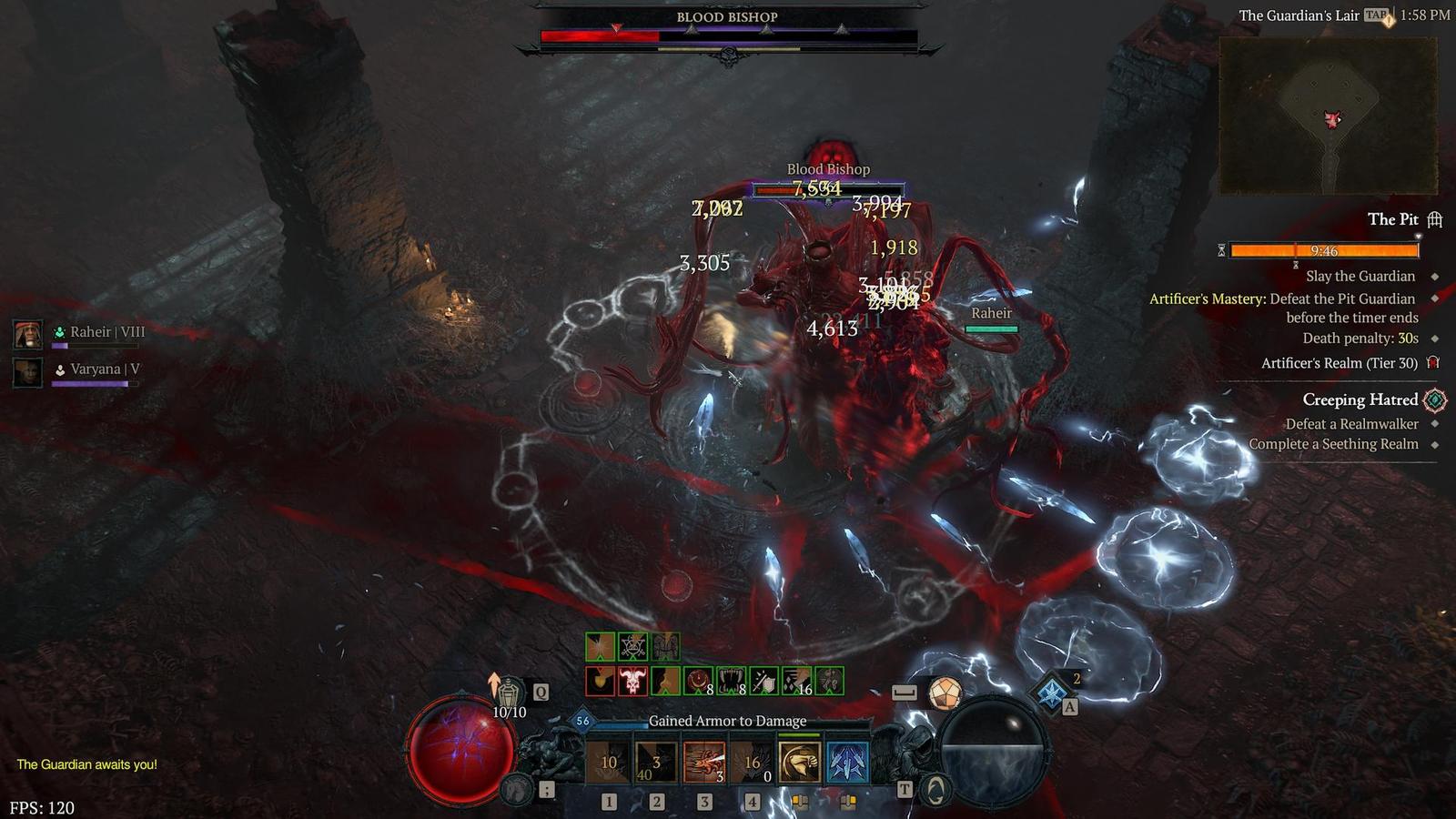Click the horse mount icon

coord(519,789)
